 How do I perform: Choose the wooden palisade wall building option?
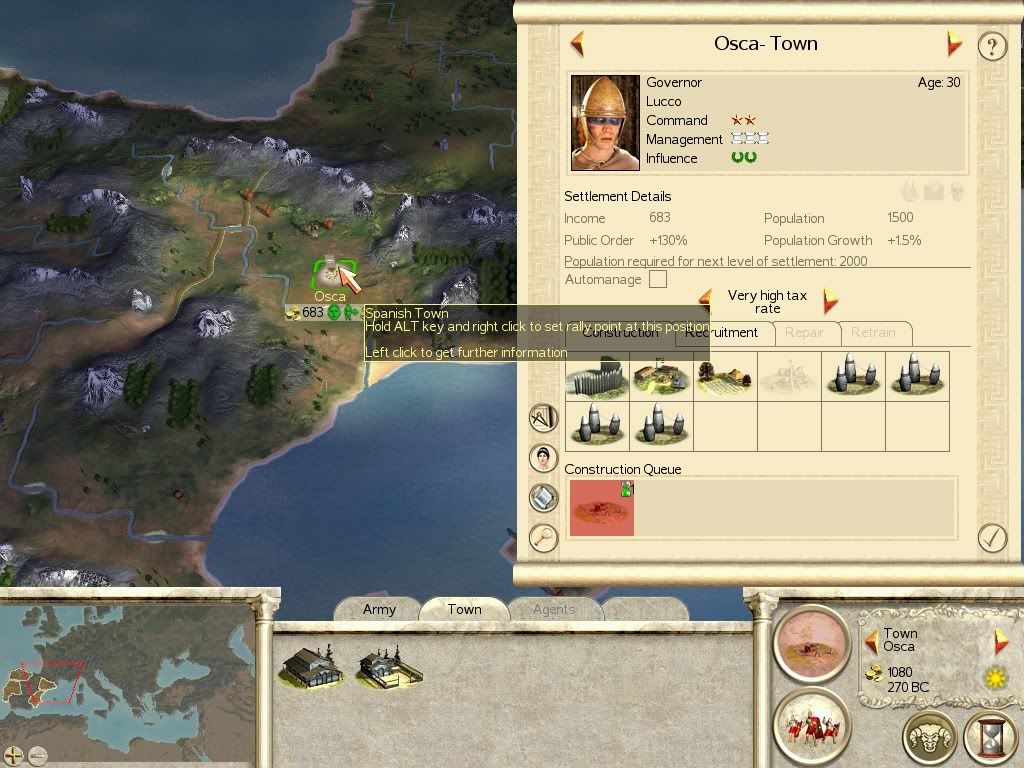[x=596, y=377]
